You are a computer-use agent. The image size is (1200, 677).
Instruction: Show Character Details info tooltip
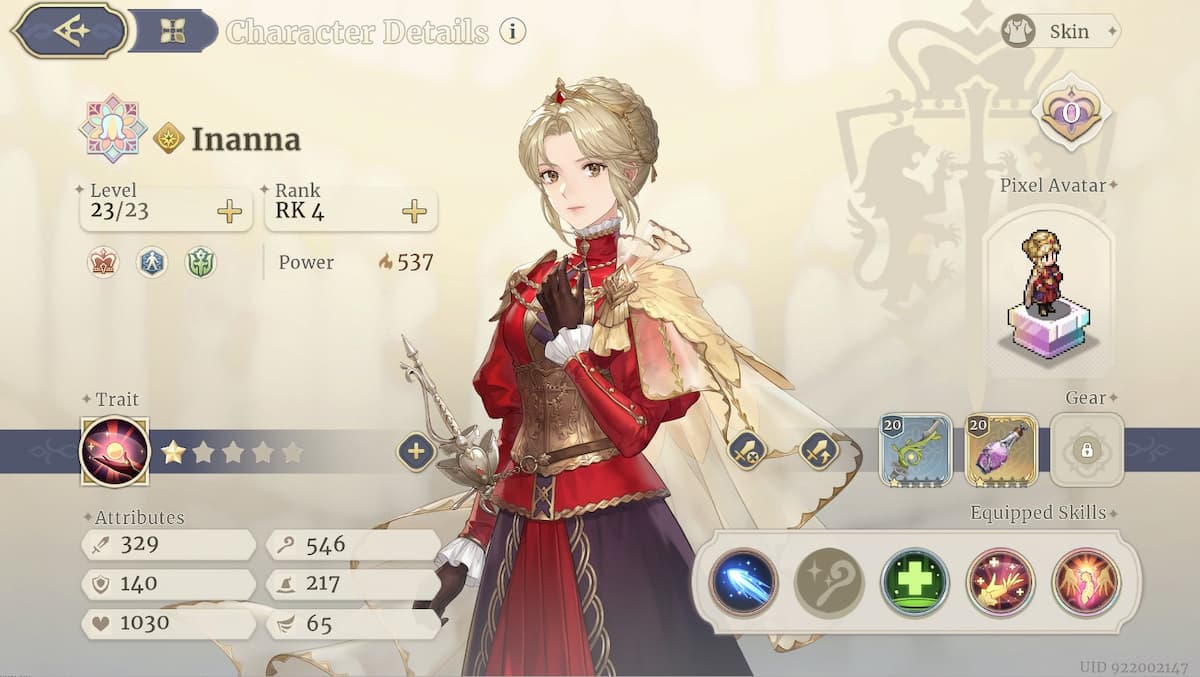click(x=513, y=31)
